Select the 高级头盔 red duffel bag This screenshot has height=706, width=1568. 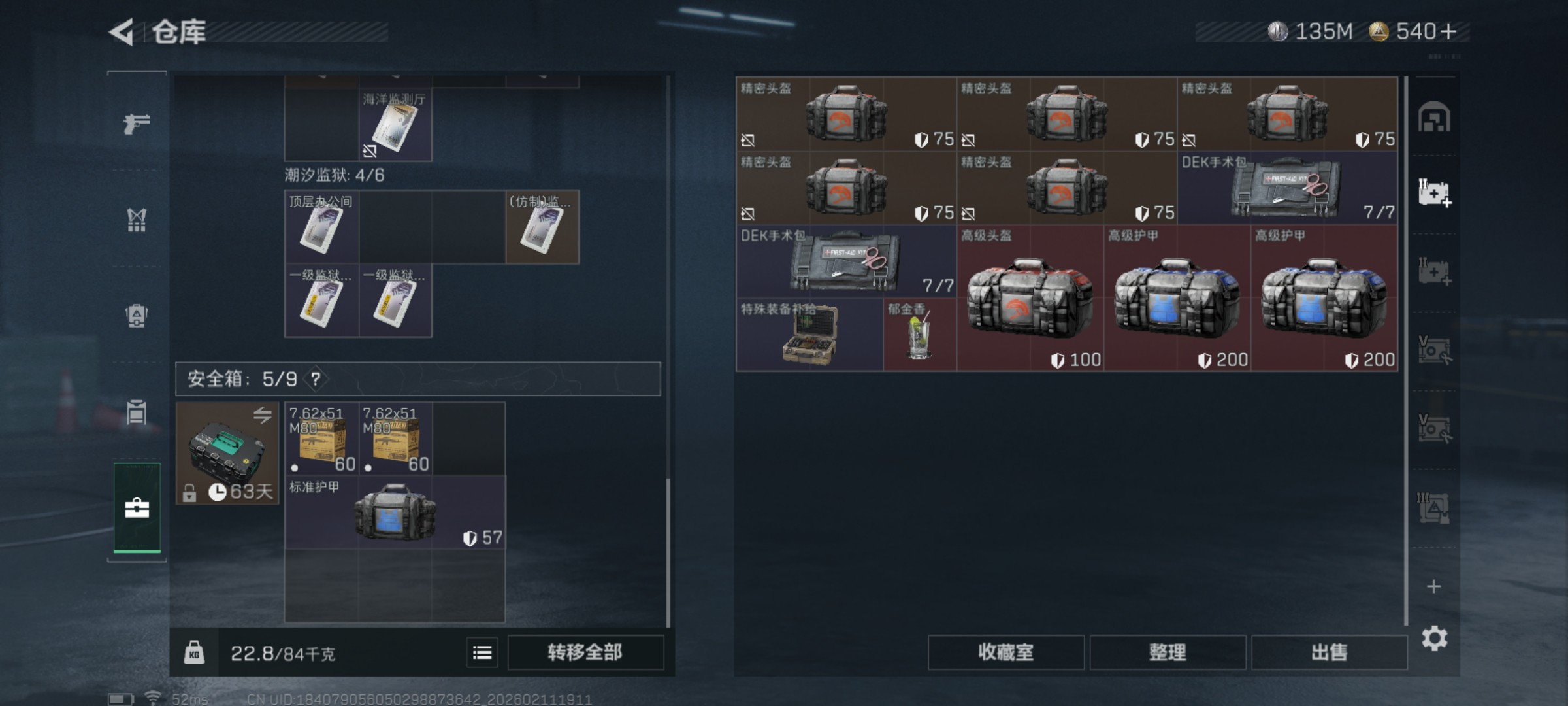tap(1030, 299)
